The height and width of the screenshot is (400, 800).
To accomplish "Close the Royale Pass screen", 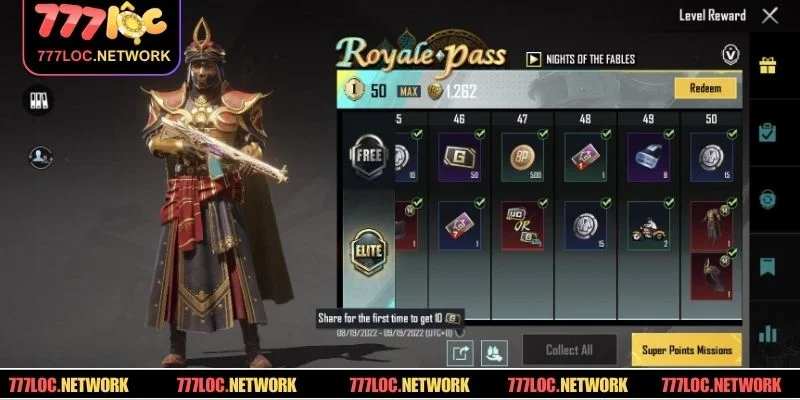I will (x=769, y=16).
